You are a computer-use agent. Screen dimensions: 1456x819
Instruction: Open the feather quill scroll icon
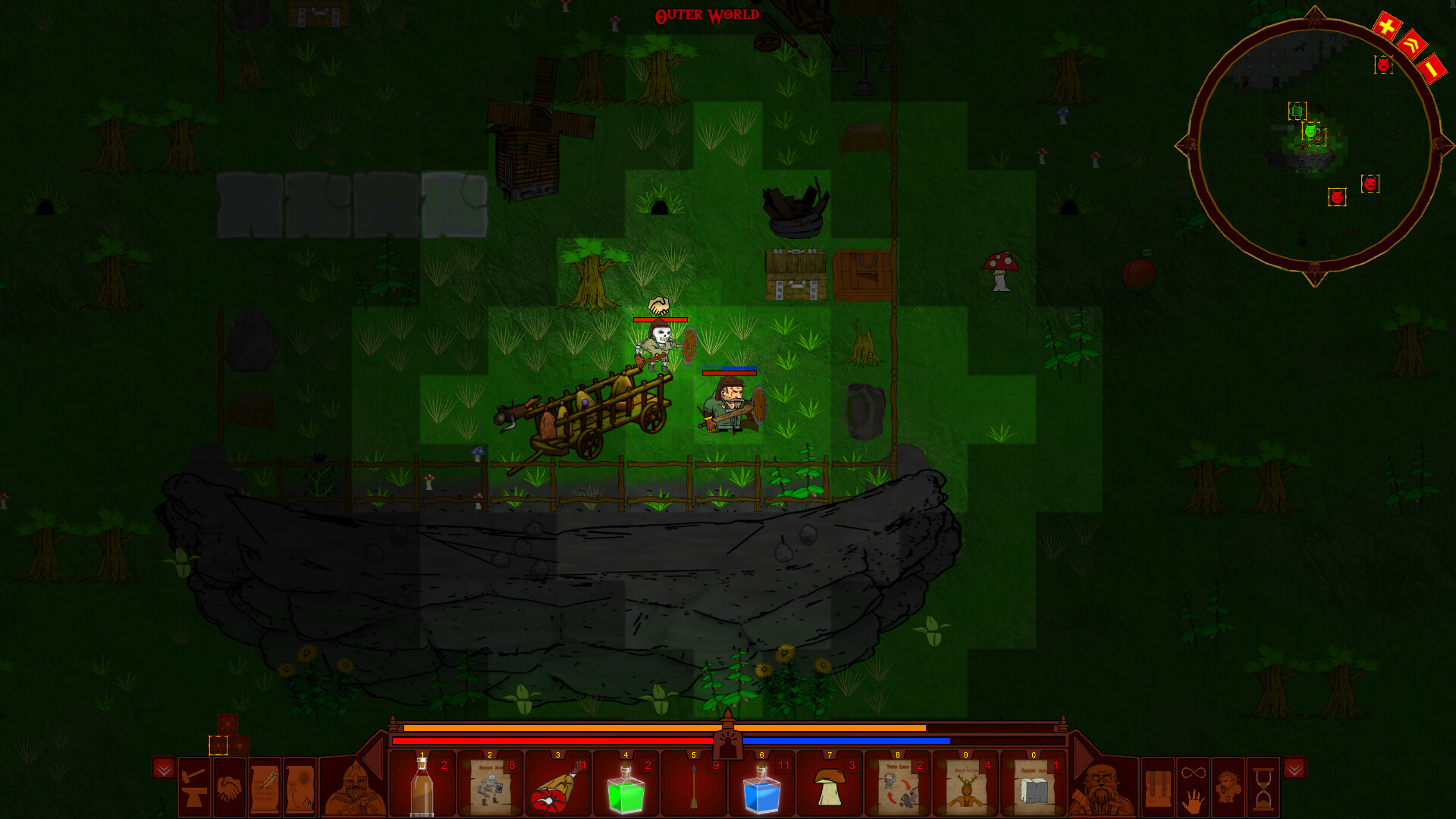coord(265,786)
